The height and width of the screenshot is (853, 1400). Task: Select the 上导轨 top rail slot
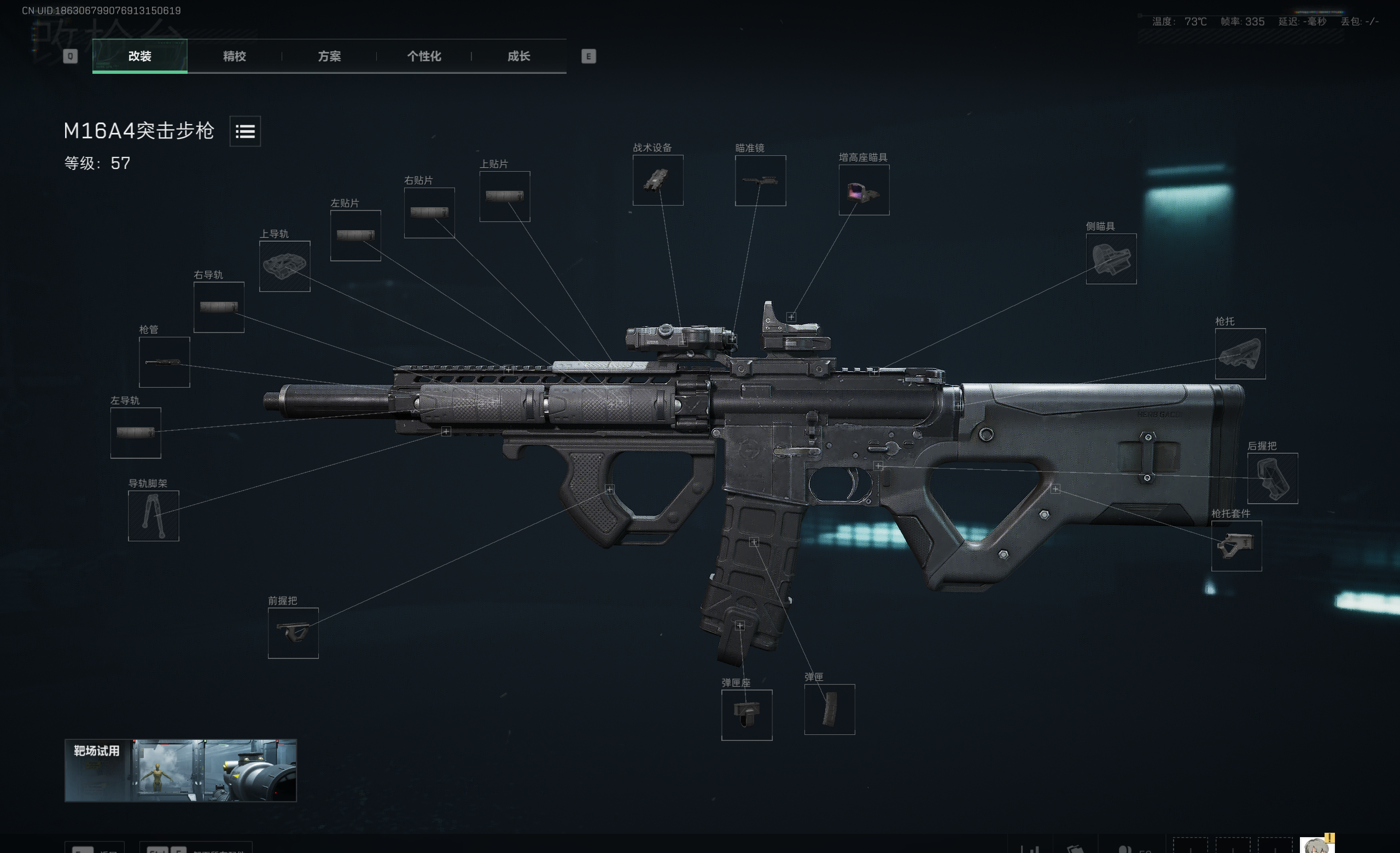click(x=285, y=266)
